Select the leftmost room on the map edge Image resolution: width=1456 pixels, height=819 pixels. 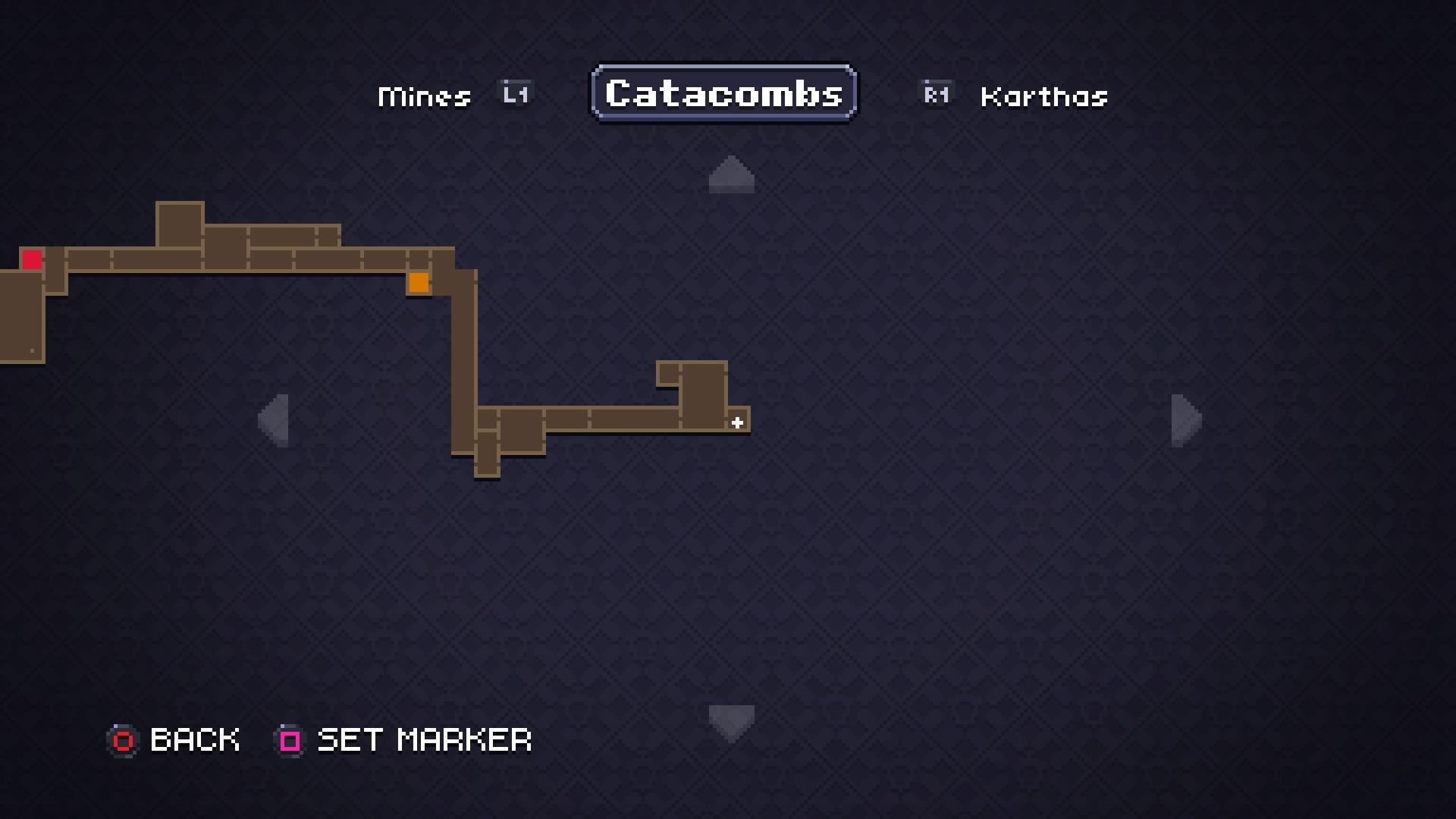[23, 318]
